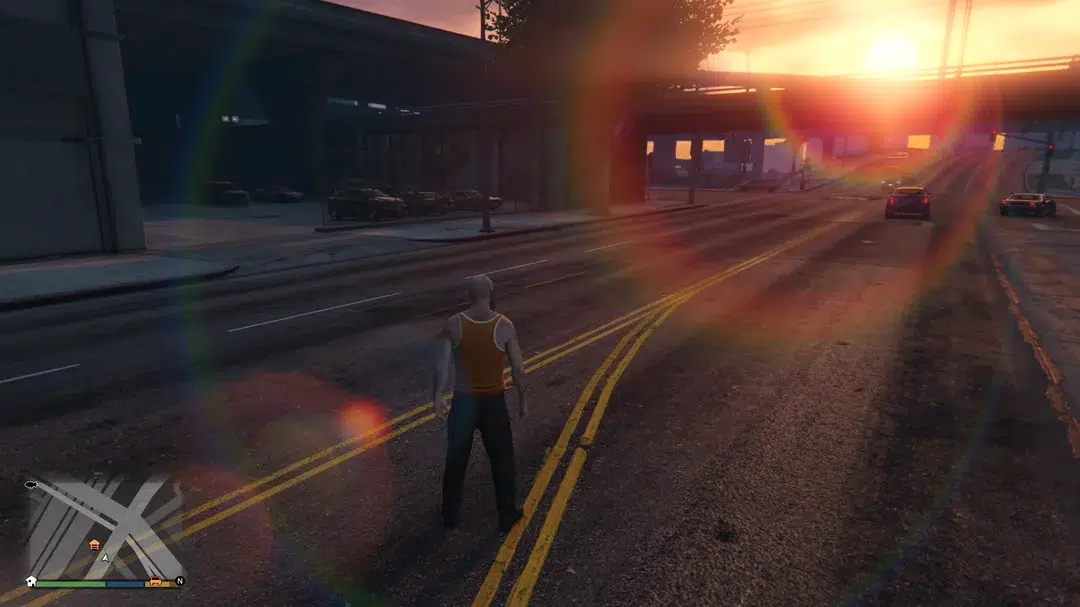Select the white player arrow on the minimap

pos(105,557)
